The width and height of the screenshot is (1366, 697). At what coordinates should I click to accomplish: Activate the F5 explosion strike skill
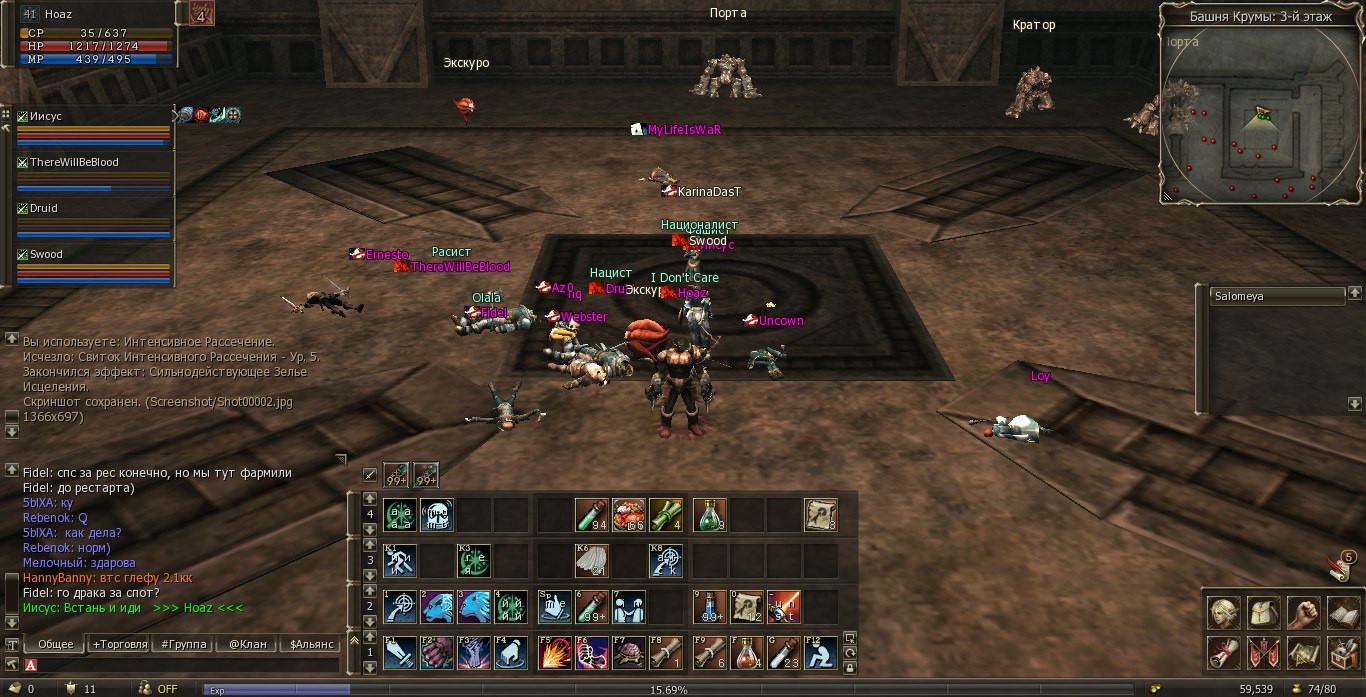[x=554, y=653]
